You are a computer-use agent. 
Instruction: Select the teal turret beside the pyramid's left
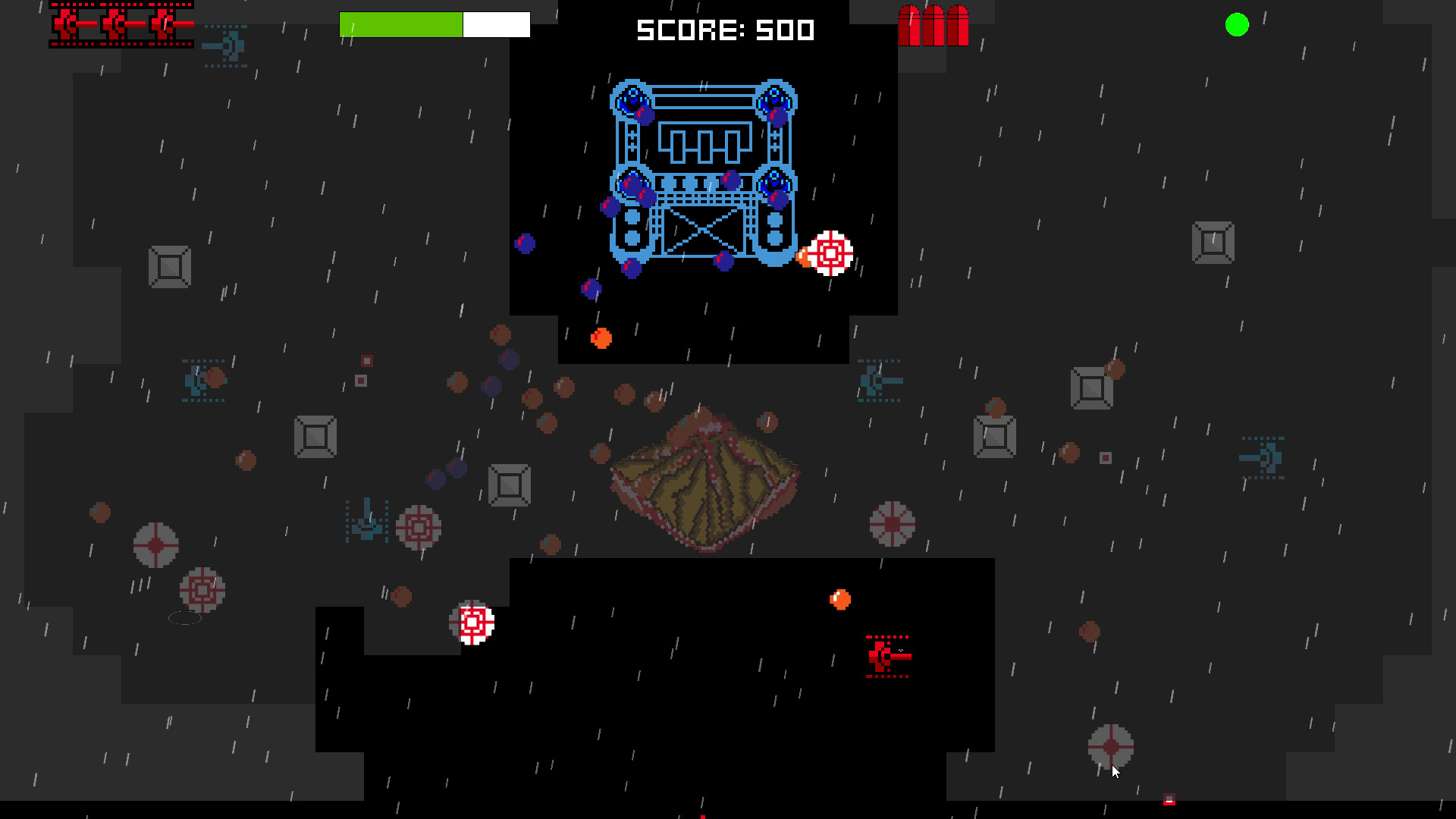[368, 527]
